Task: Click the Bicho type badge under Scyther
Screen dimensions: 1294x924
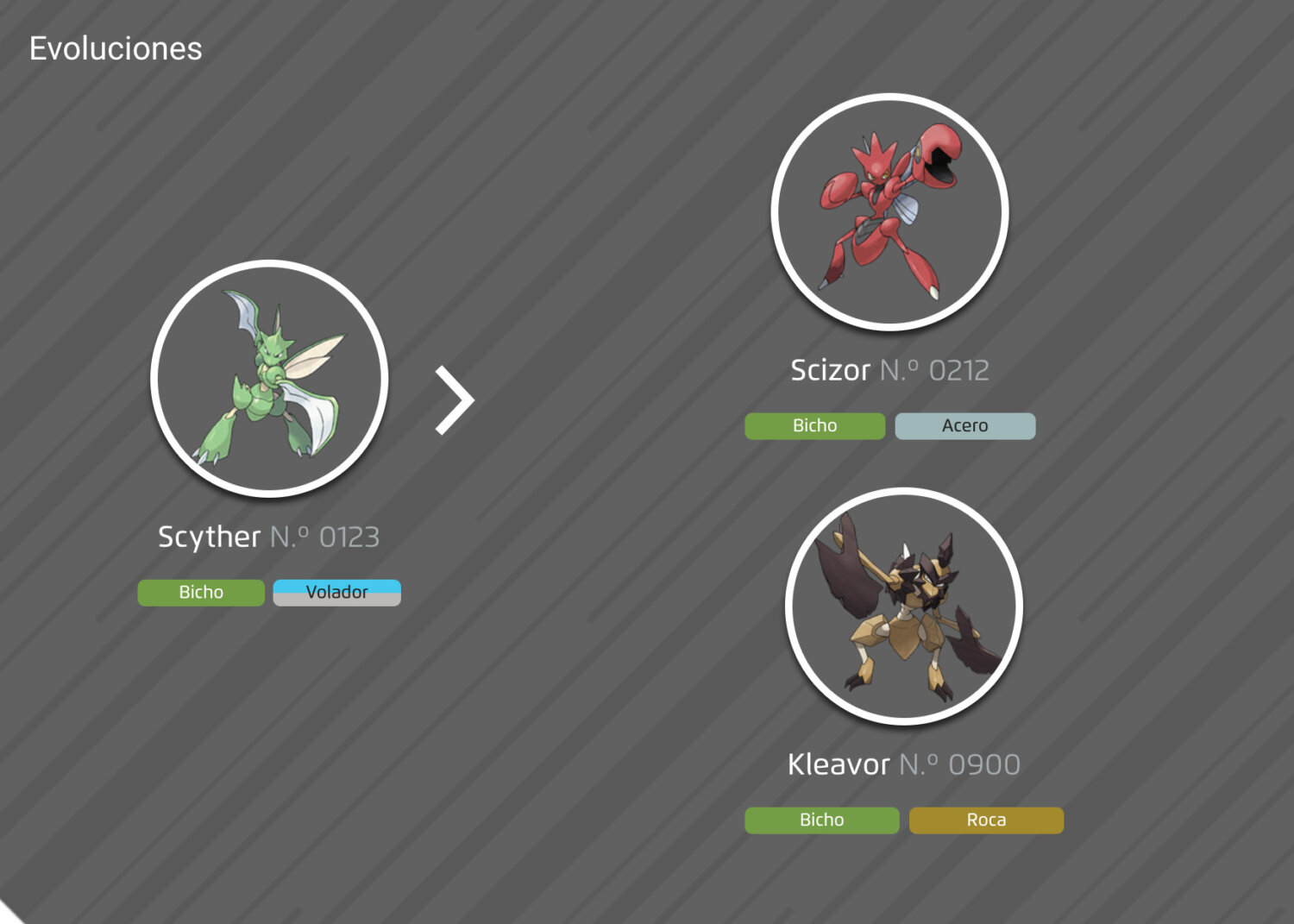Action: click(201, 592)
